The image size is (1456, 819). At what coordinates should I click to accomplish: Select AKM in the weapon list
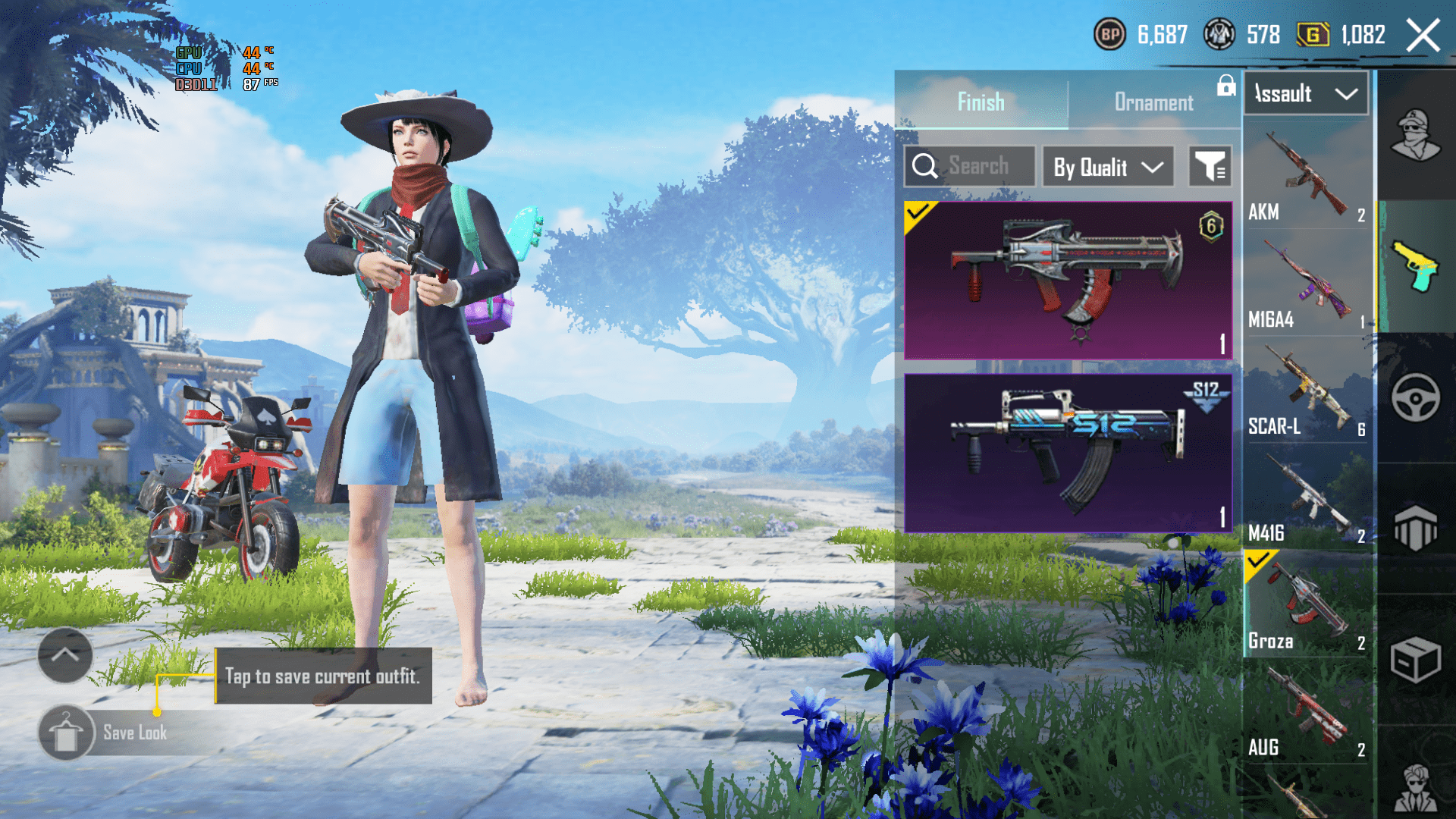click(x=1307, y=177)
